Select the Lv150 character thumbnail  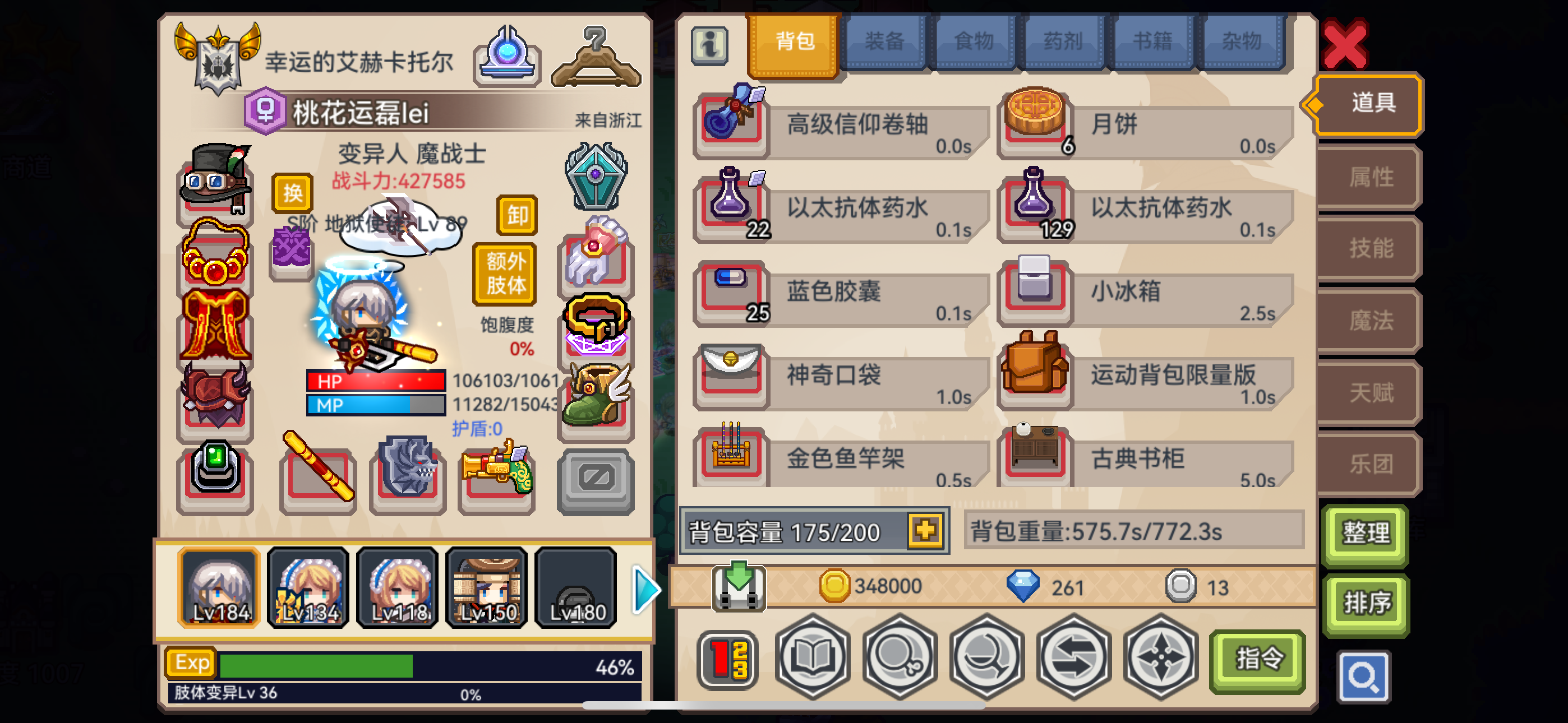[486, 587]
